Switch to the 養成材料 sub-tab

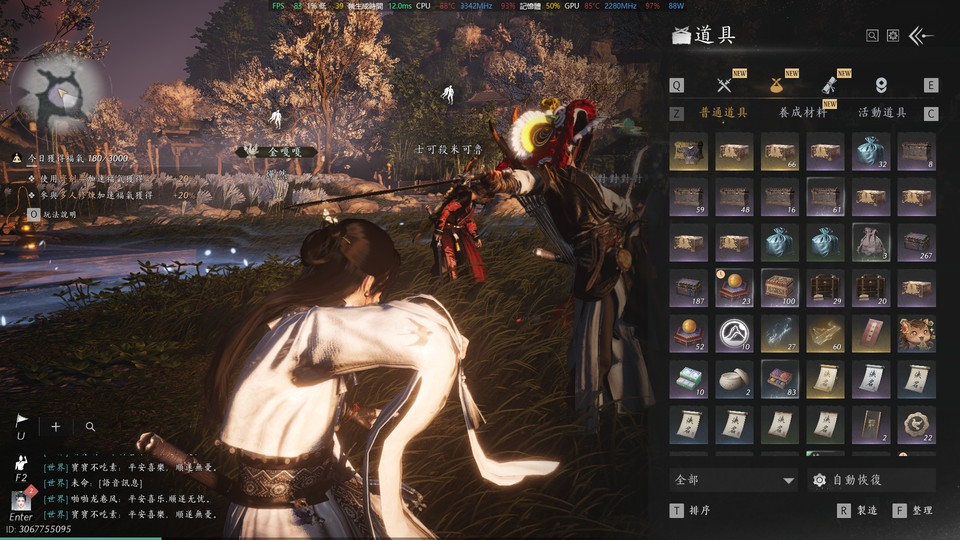[803, 113]
